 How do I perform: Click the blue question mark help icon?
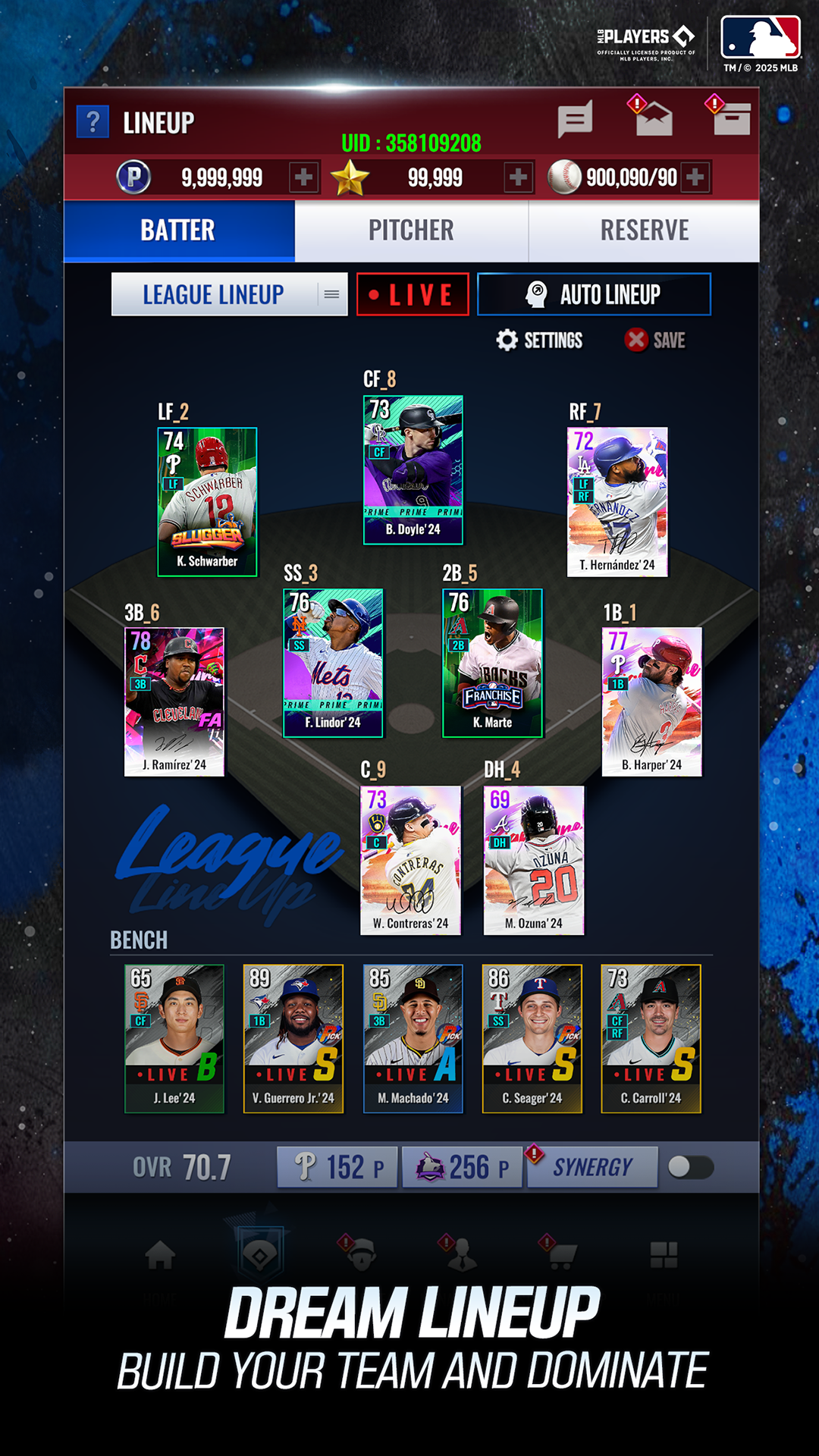(x=93, y=121)
